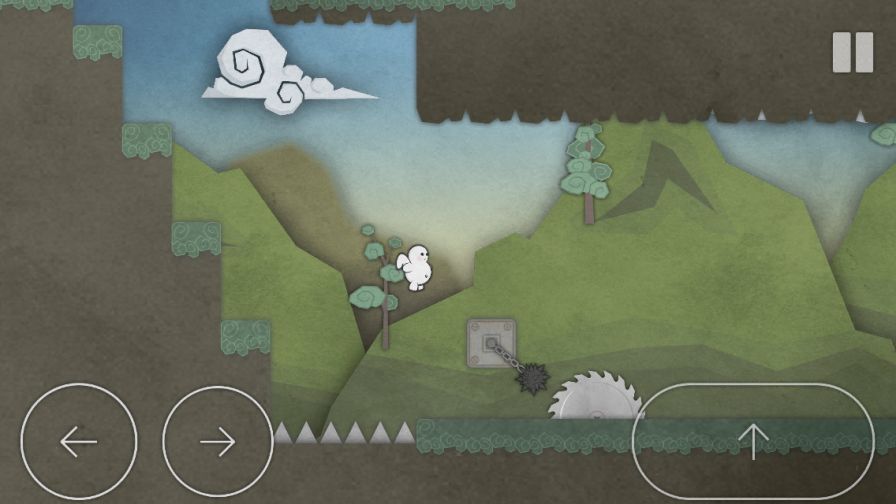Hit the up arrow jump button
This screenshot has height=504, width=896.
coord(753,441)
